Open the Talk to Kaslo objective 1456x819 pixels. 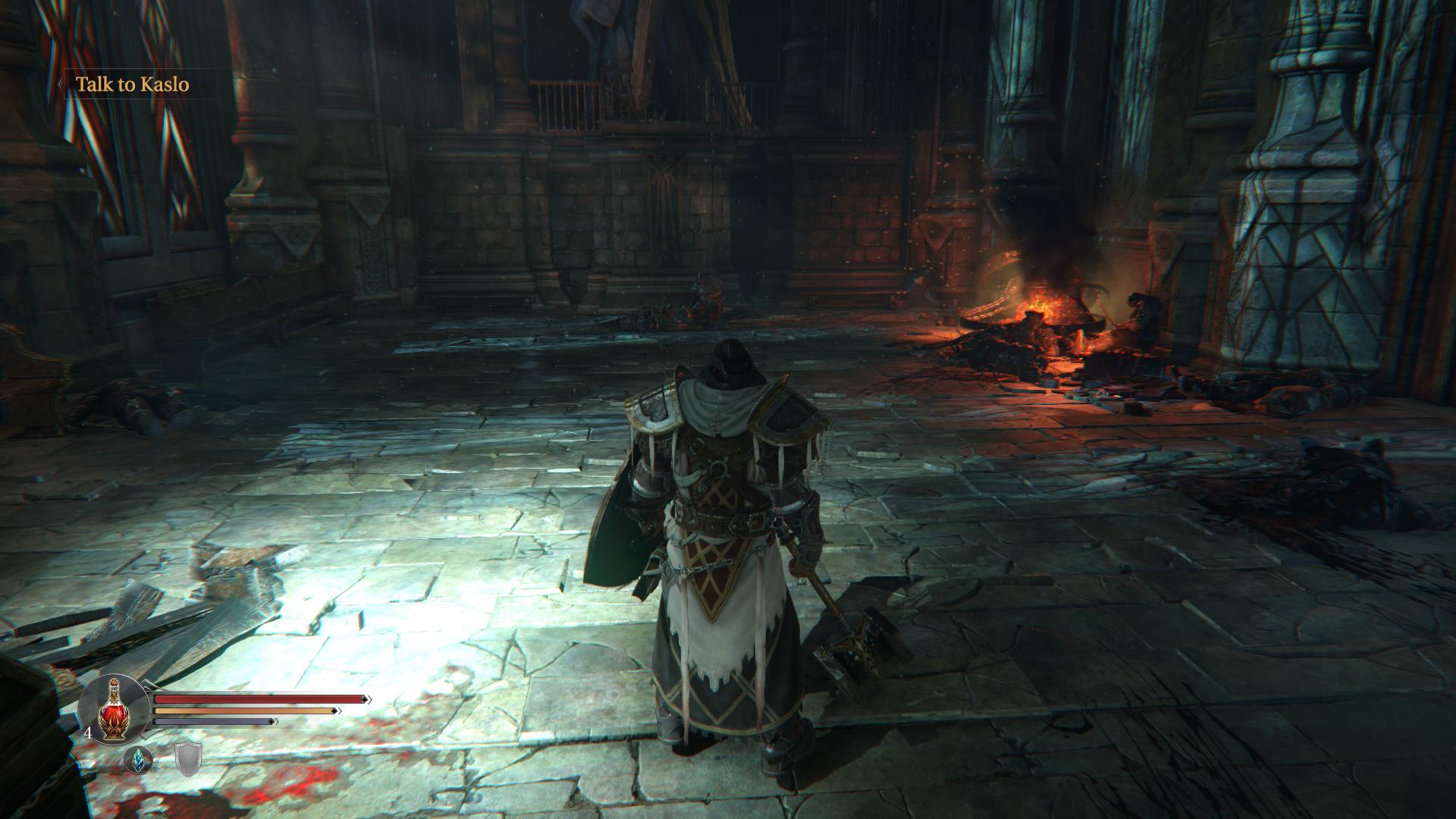pos(132,84)
